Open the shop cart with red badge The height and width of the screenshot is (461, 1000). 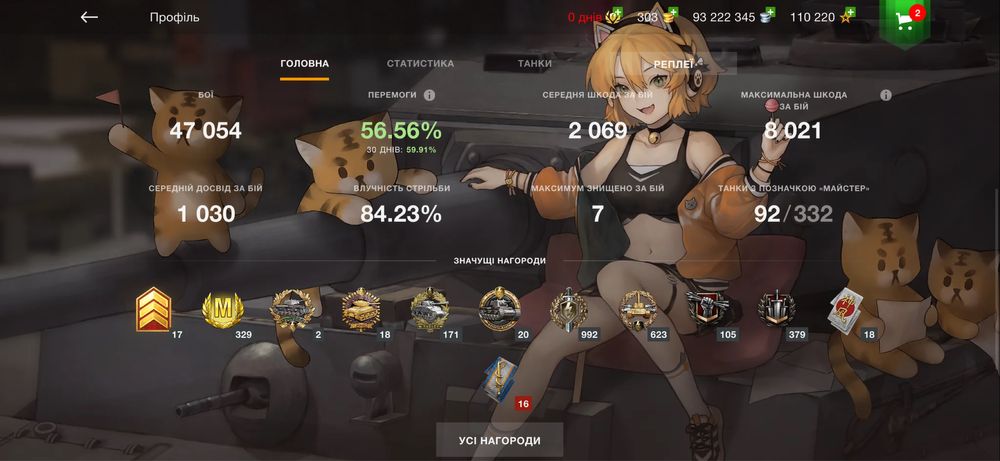(907, 20)
